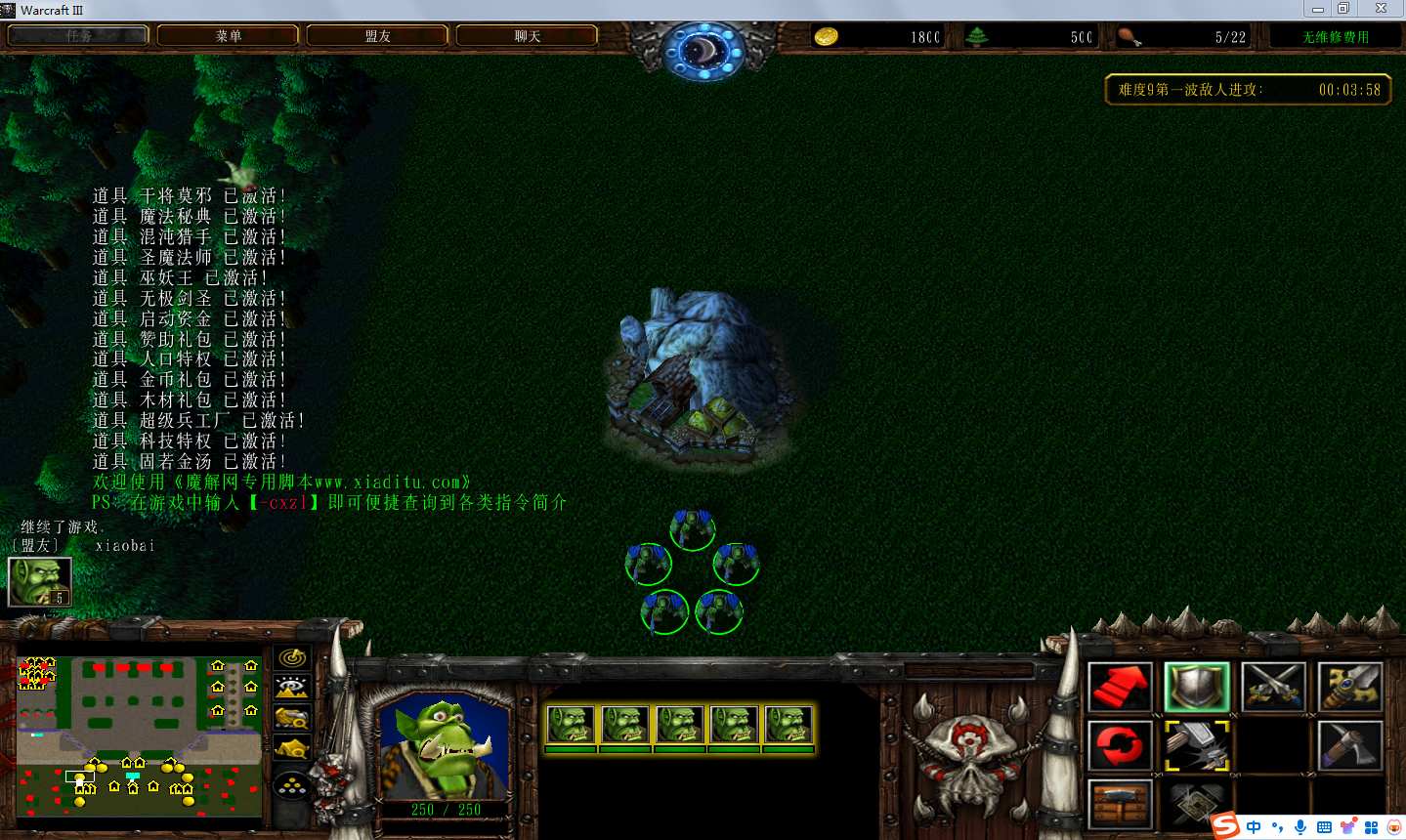Activate the Gather pickaxe command

coord(1349,746)
